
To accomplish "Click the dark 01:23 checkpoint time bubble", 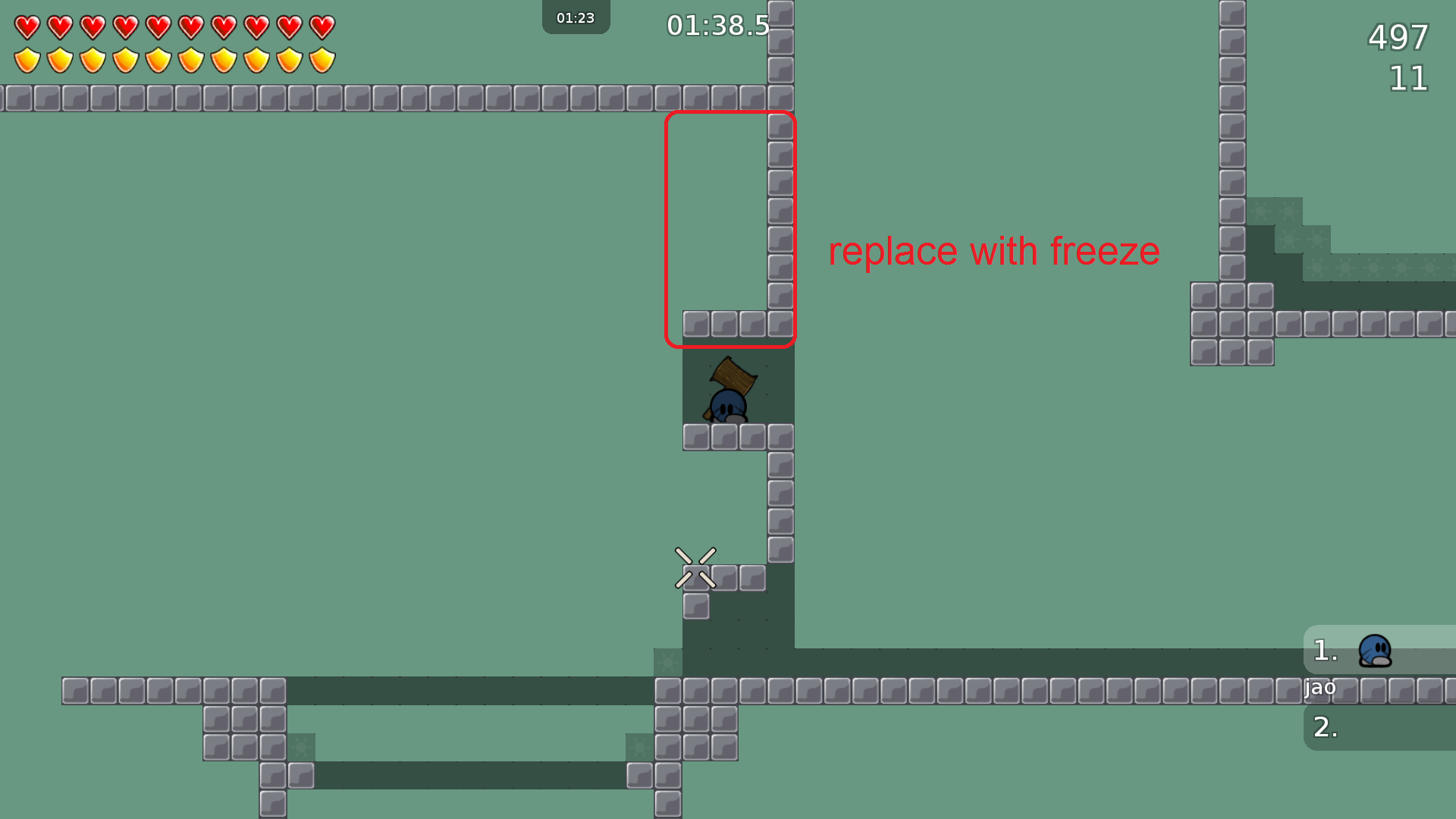I will pos(576,17).
